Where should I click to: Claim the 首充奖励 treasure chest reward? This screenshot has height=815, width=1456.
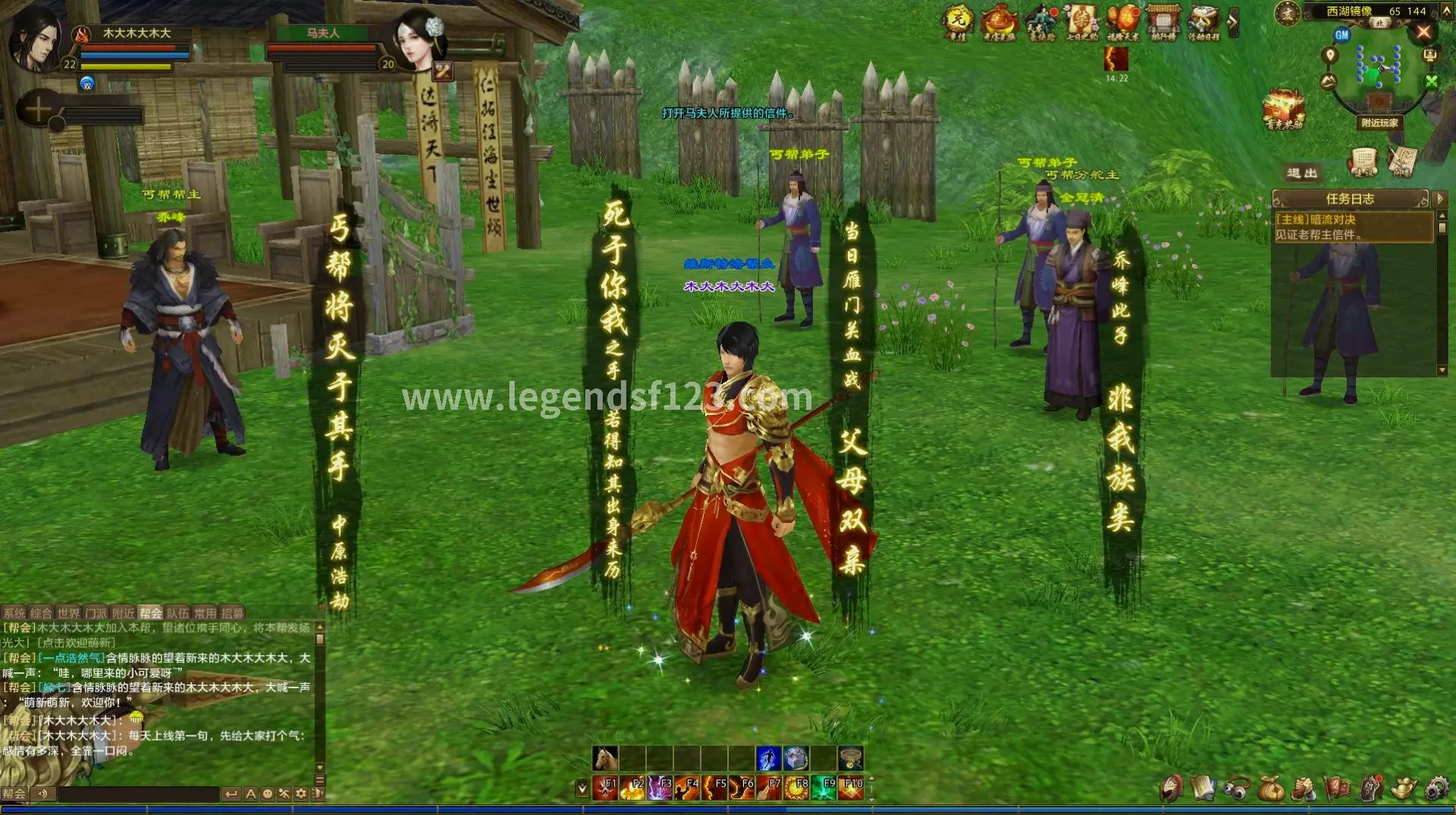[x=1283, y=110]
